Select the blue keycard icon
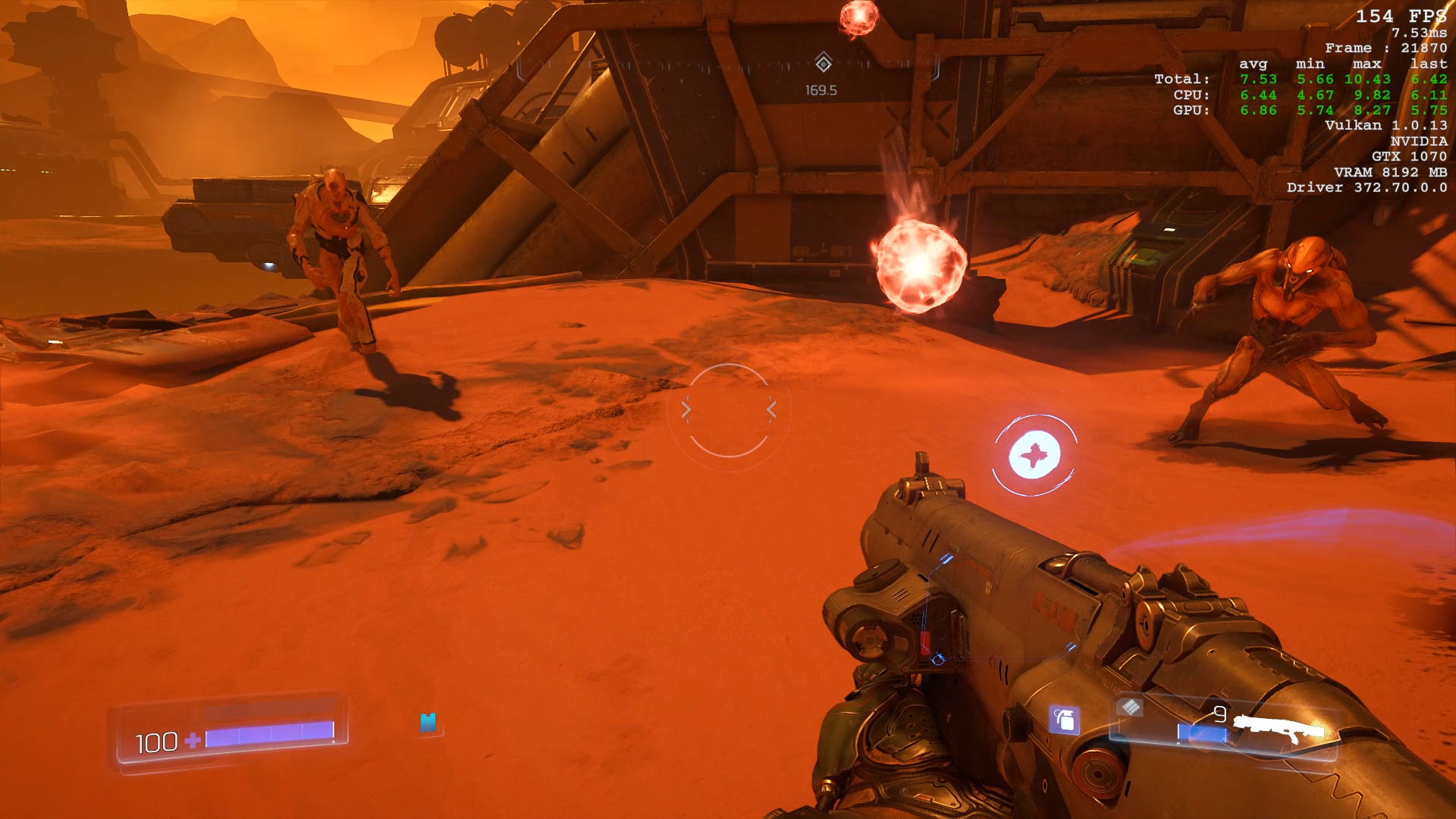1456x819 pixels. [x=428, y=723]
